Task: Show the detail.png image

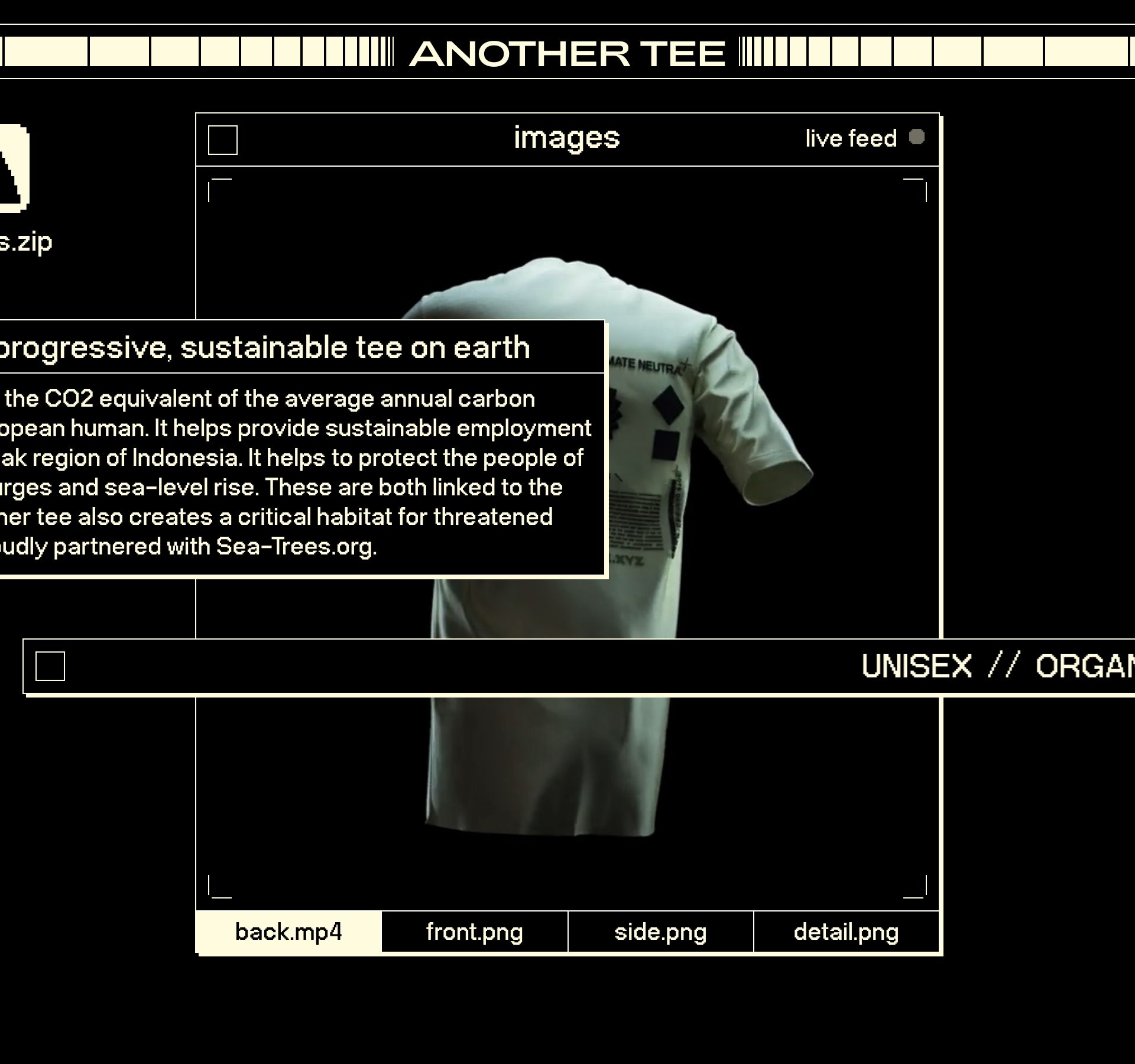Action: click(x=846, y=932)
